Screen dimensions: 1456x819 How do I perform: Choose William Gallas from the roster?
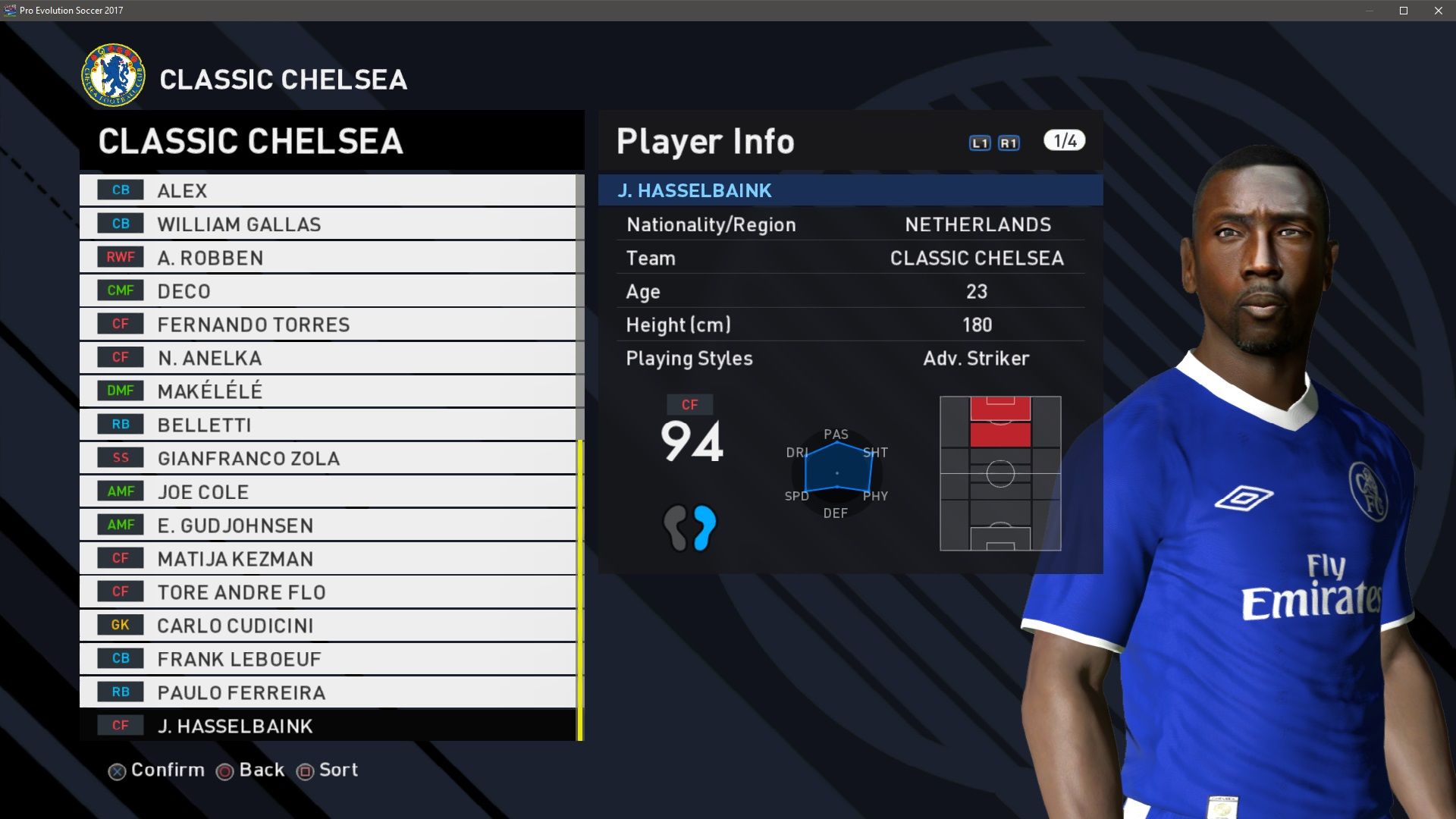pyautogui.click(x=328, y=224)
